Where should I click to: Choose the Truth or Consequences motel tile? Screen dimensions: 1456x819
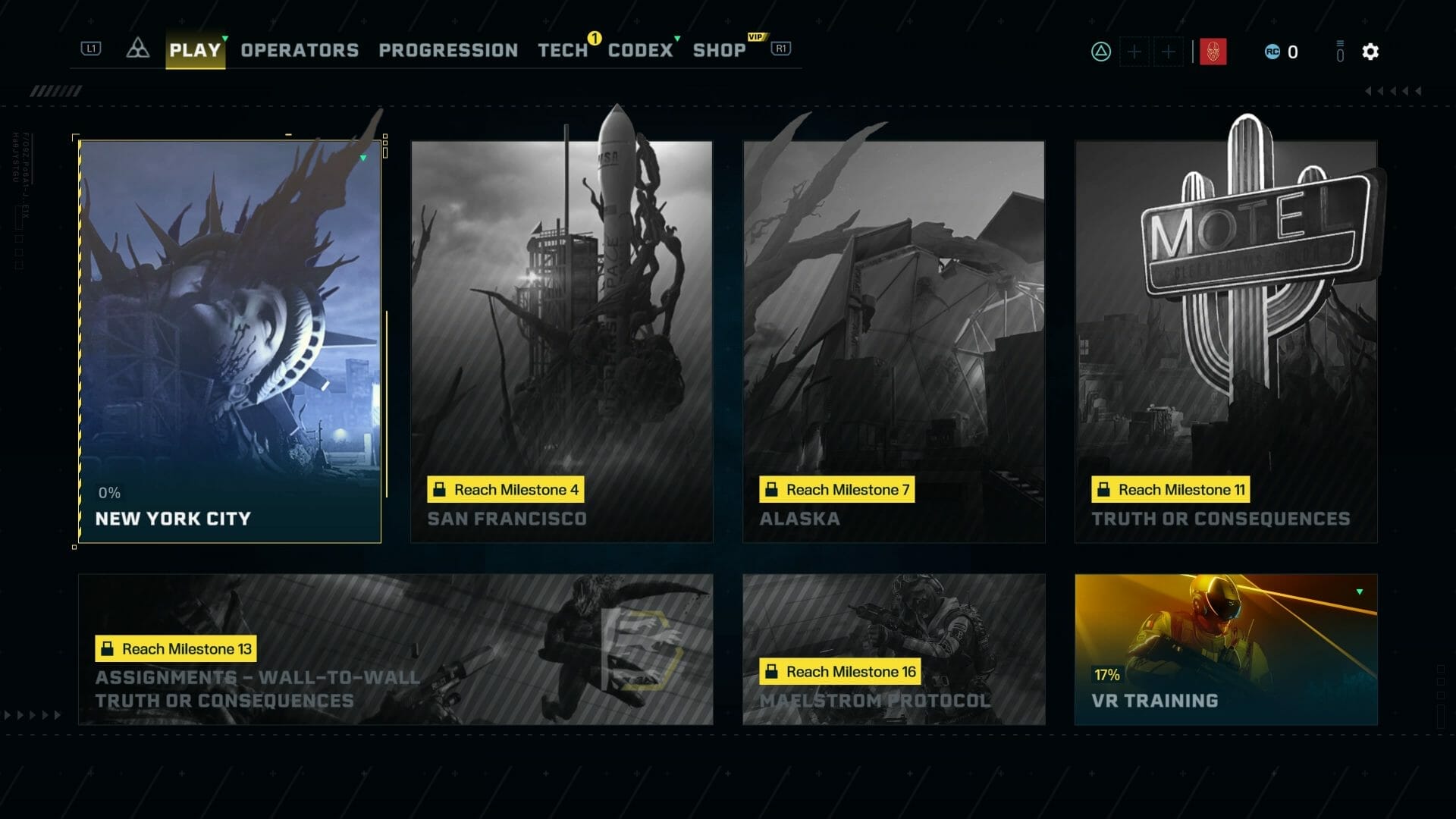pos(1225,341)
